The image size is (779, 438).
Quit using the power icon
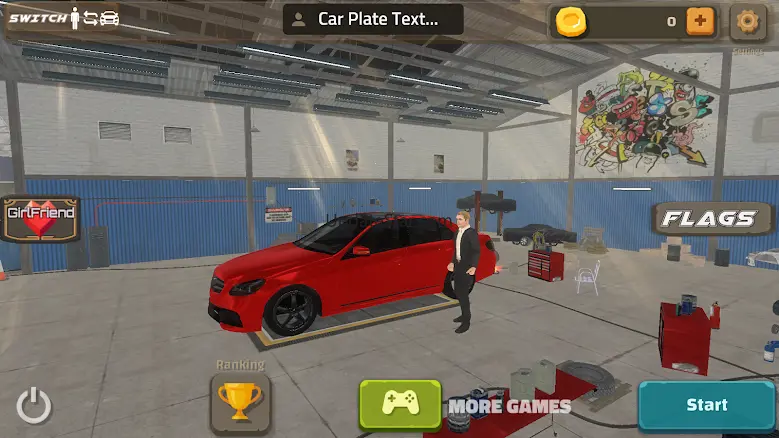[x=34, y=406]
